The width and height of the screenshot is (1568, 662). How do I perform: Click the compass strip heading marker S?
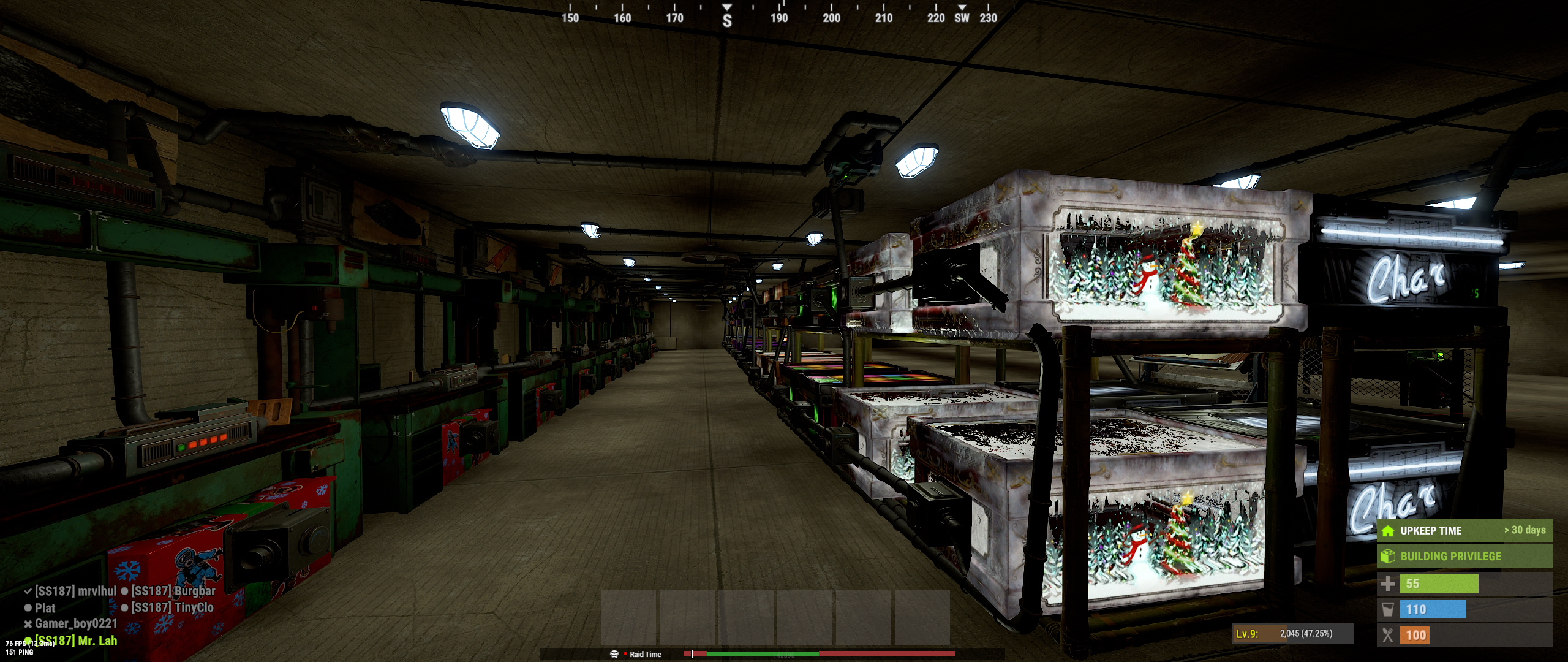[727, 20]
